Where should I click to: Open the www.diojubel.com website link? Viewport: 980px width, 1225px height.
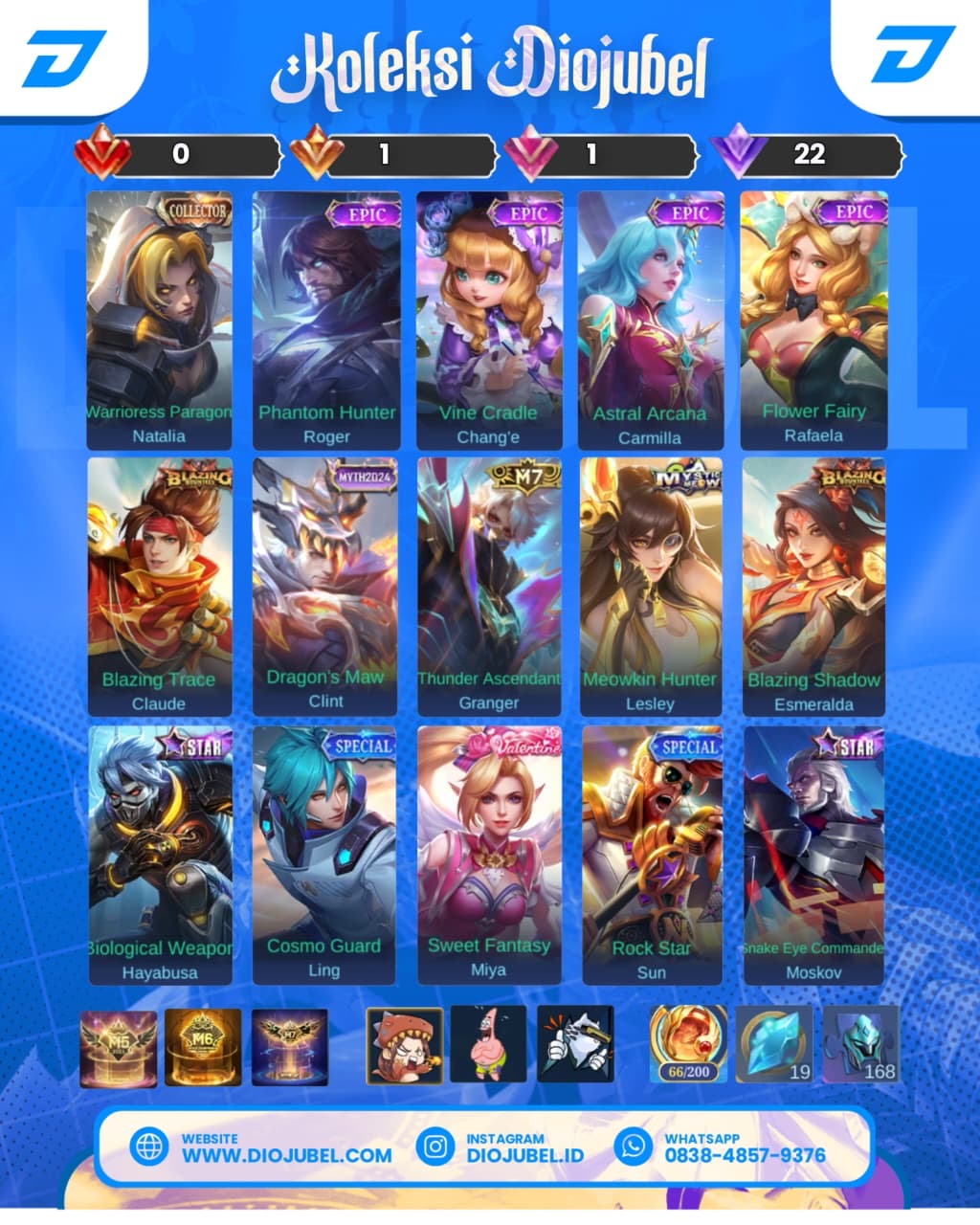(x=286, y=1154)
